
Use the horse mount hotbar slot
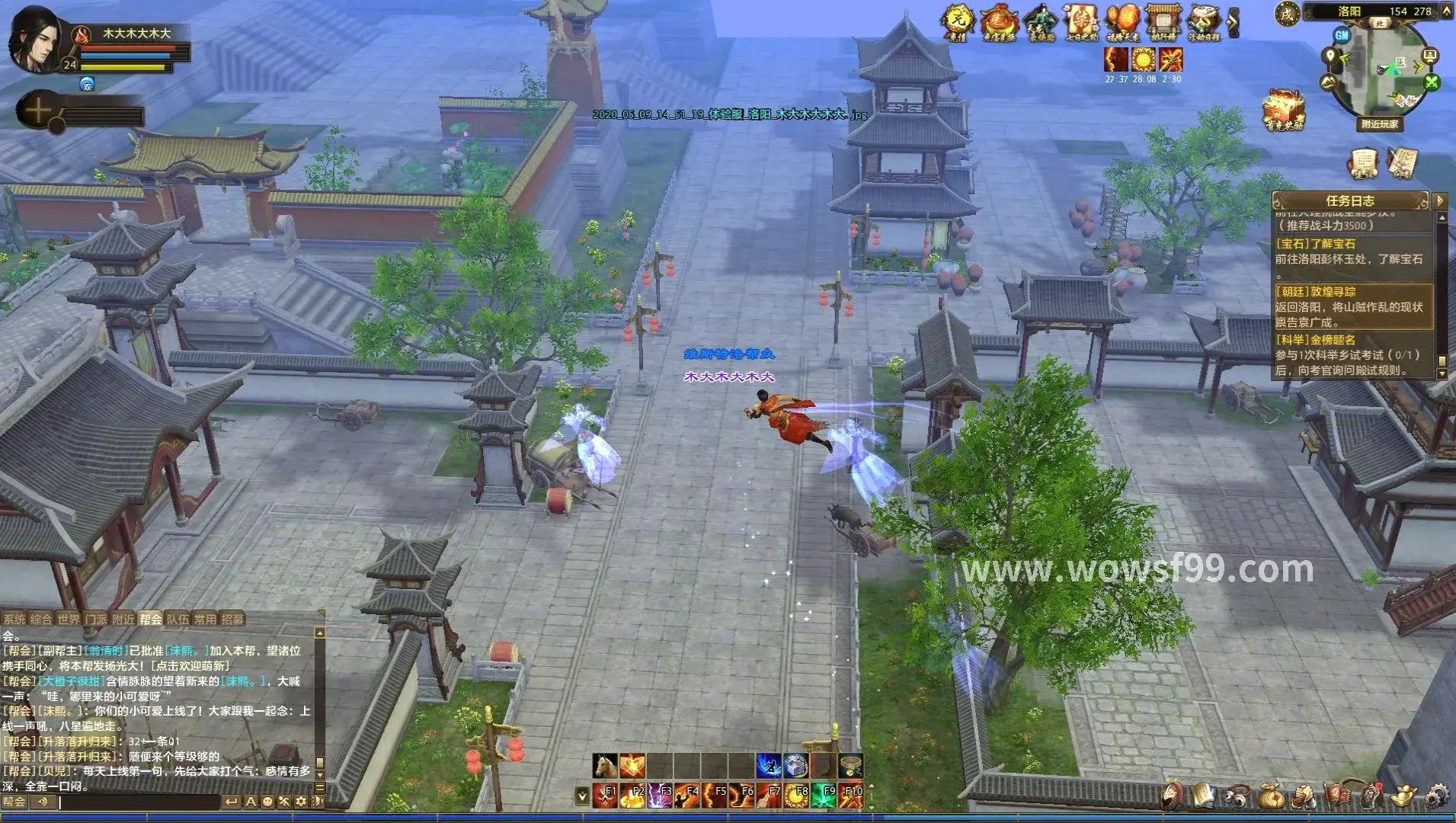605,764
